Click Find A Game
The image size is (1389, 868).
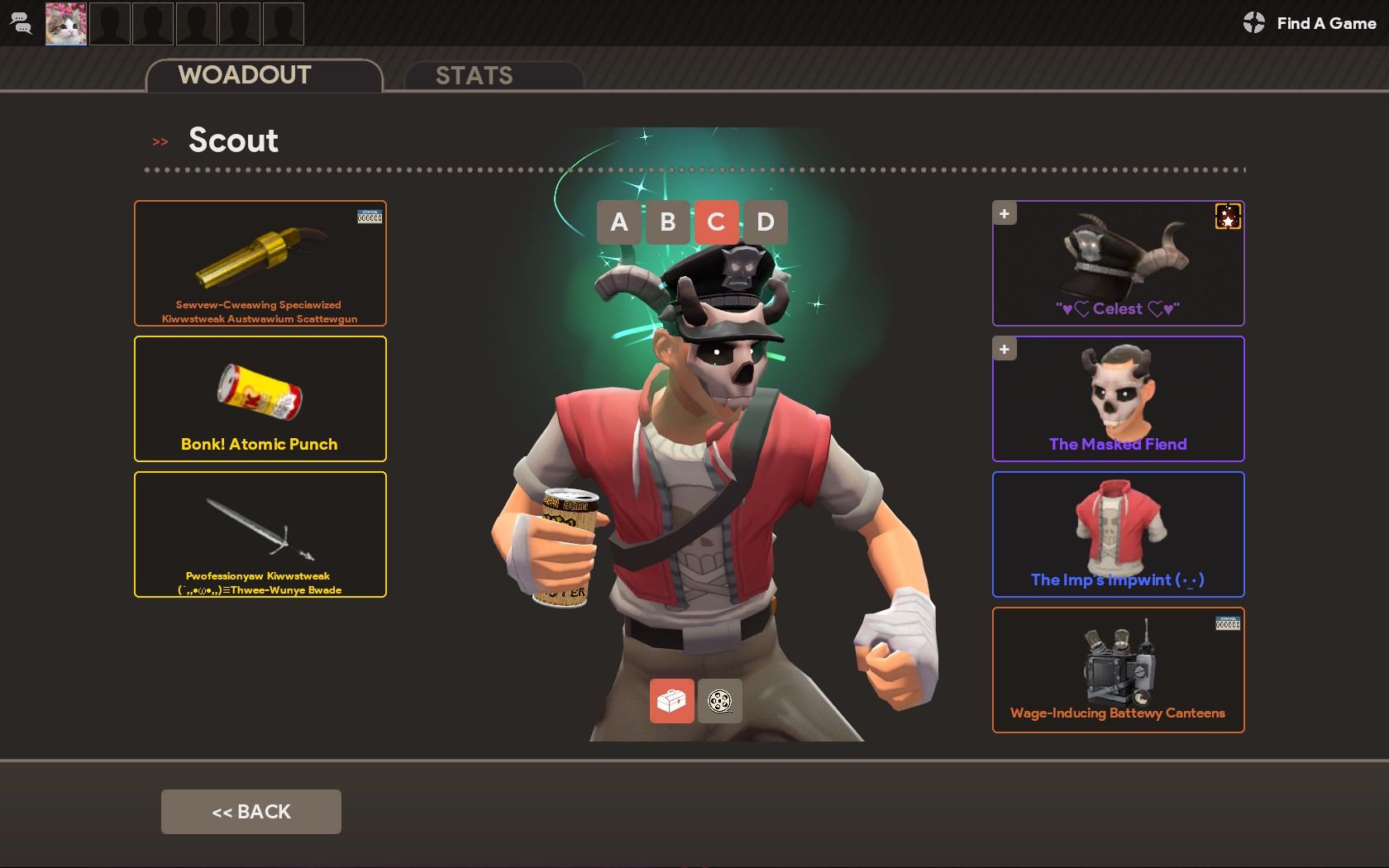1325,23
